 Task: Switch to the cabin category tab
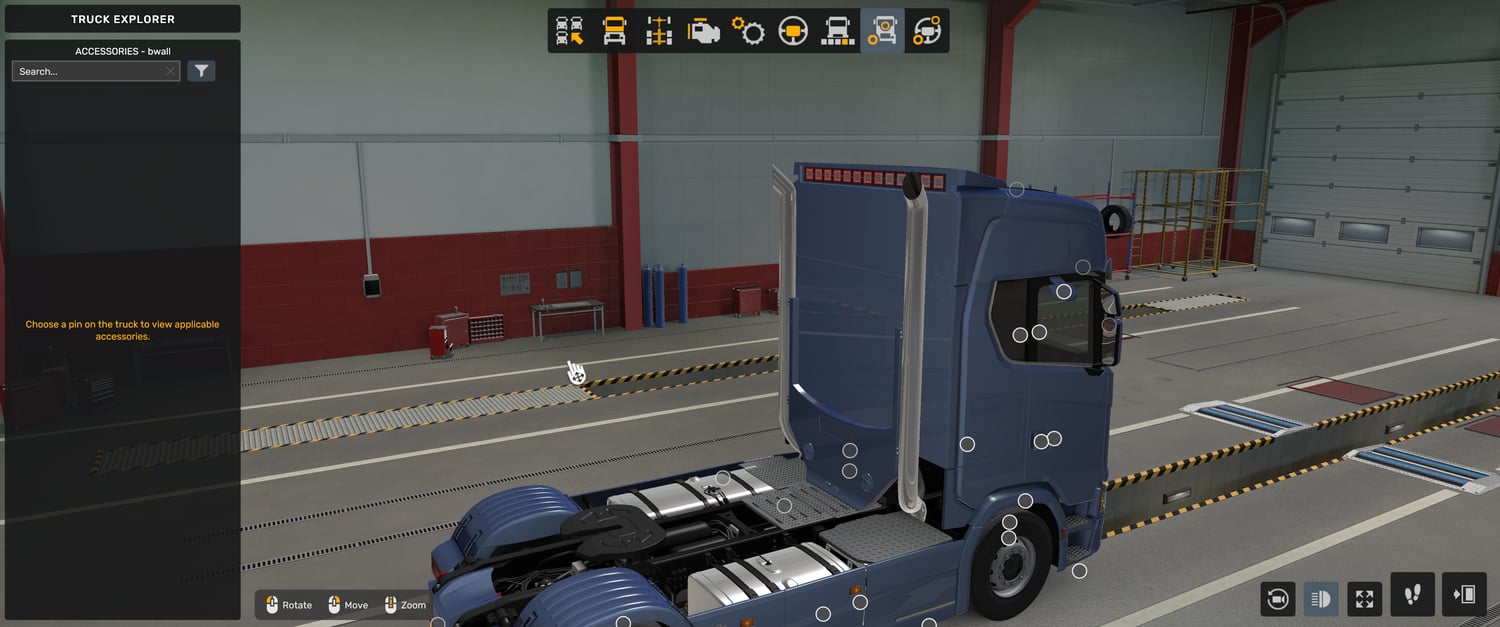[614, 31]
